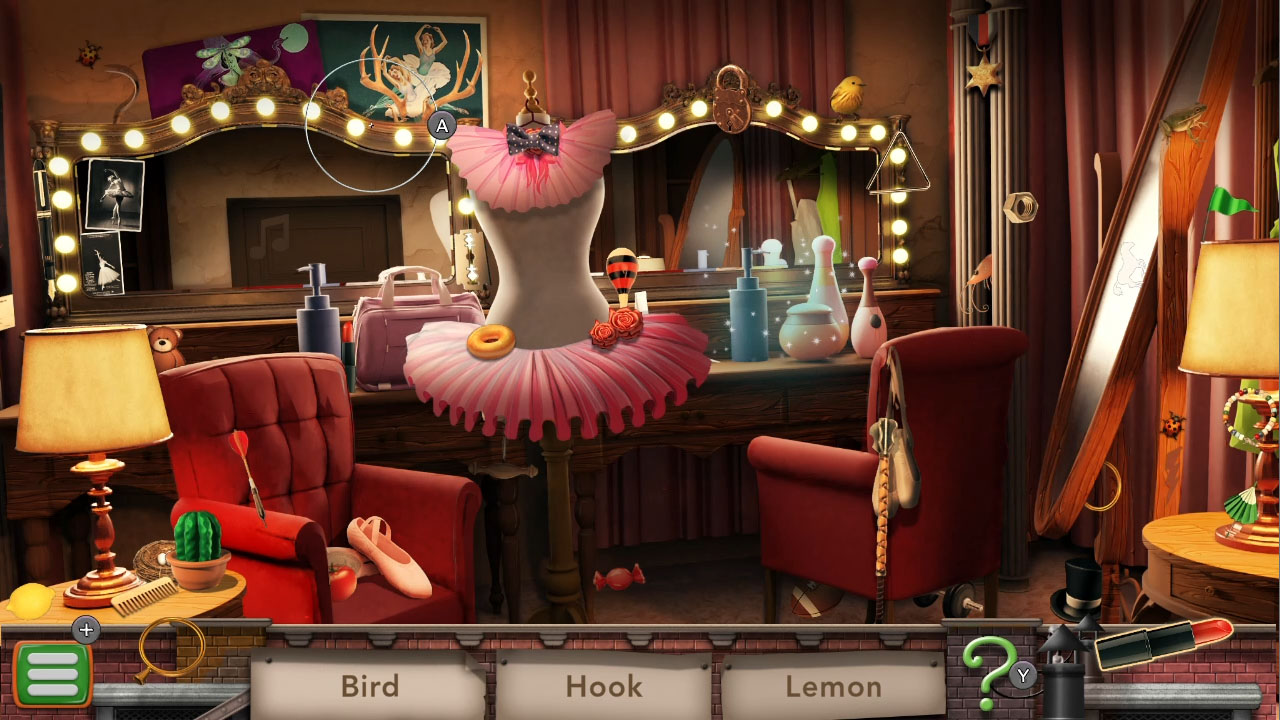Select the Lemon word plaque

coord(836,687)
